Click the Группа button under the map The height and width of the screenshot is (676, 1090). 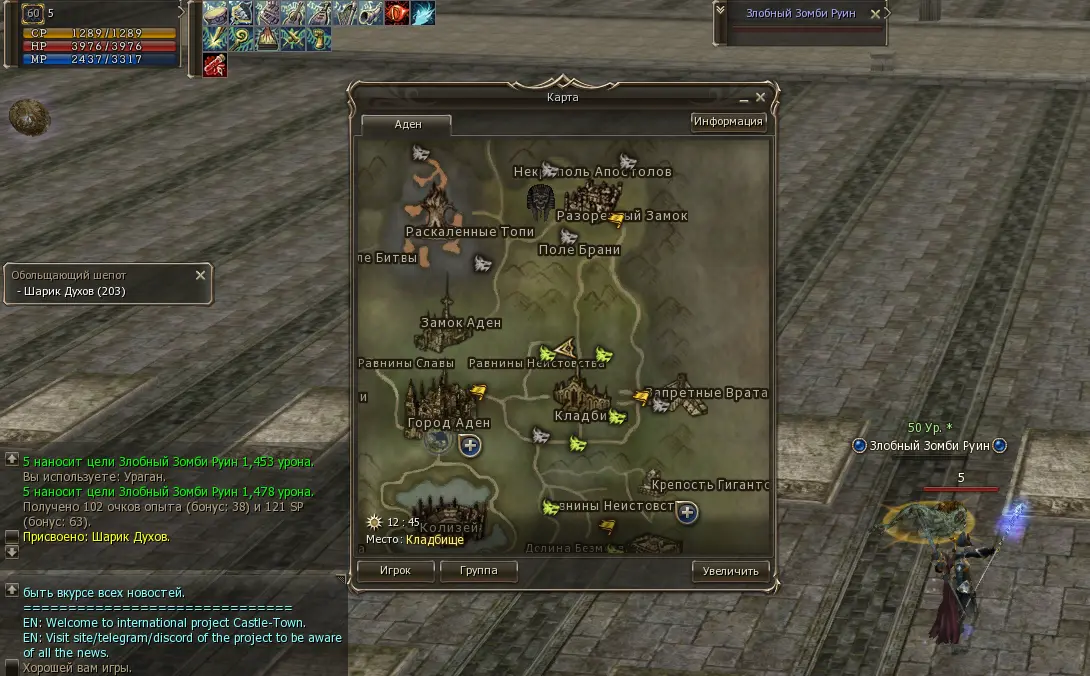pyautogui.click(x=479, y=571)
